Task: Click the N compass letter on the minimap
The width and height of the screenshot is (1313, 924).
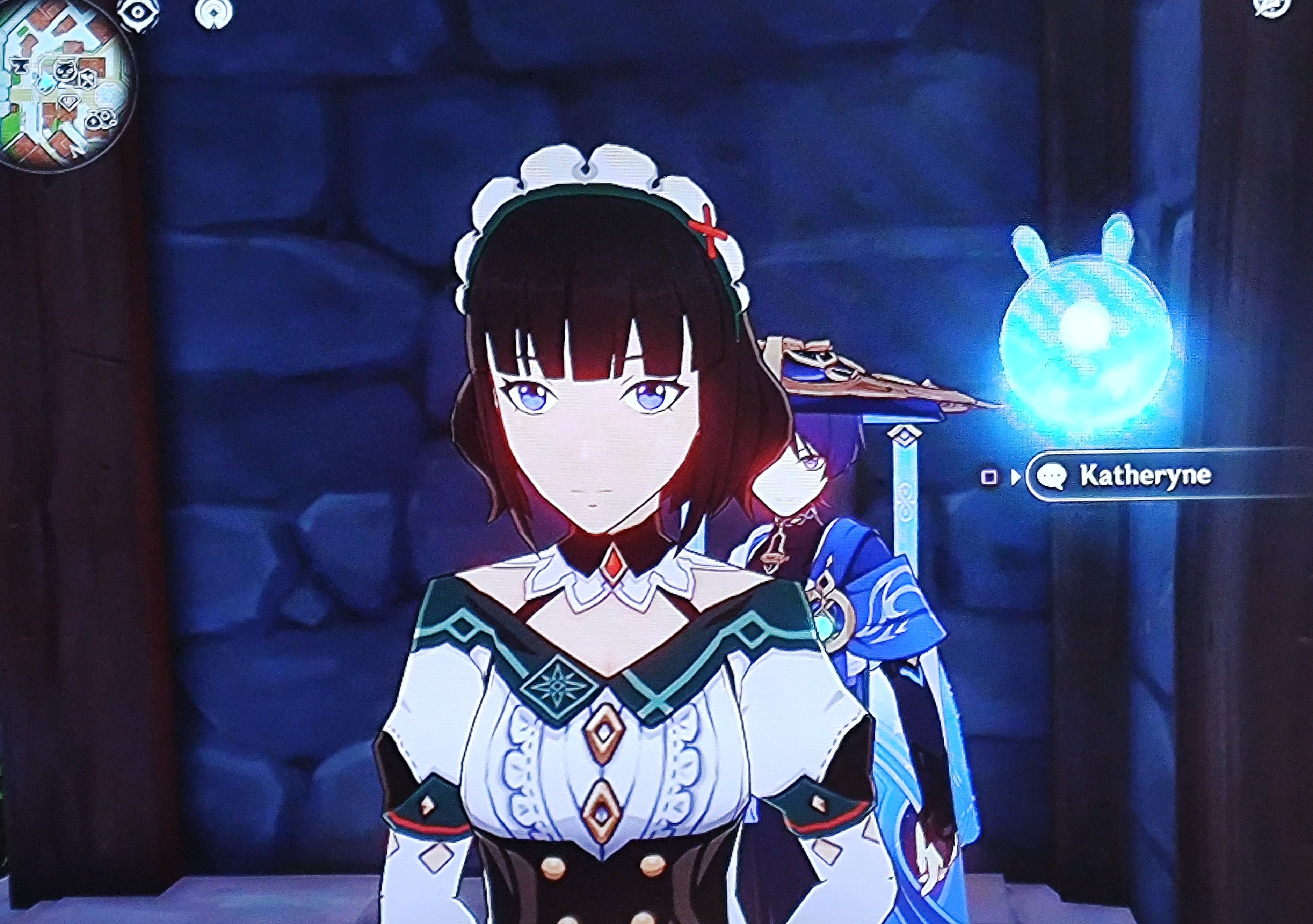Action: pos(75,152)
